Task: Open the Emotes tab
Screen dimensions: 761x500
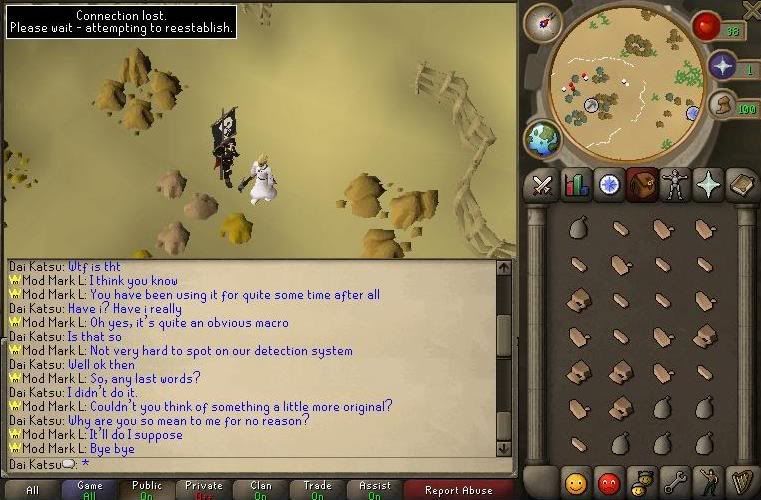Action: click(x=708, y=483)
